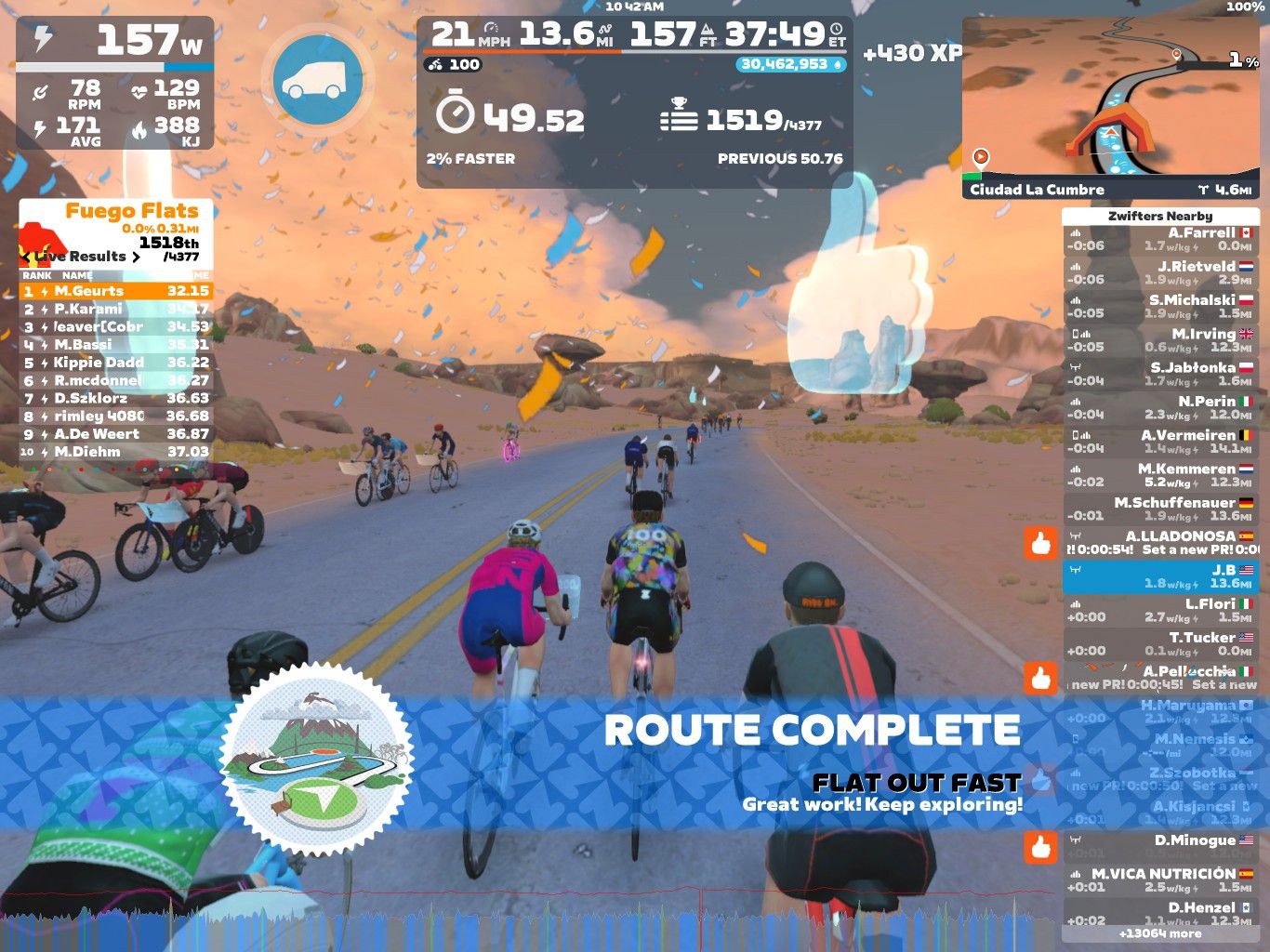Select the highlighted J.B rider row

pyautogui.click(x=1160, y=577)
